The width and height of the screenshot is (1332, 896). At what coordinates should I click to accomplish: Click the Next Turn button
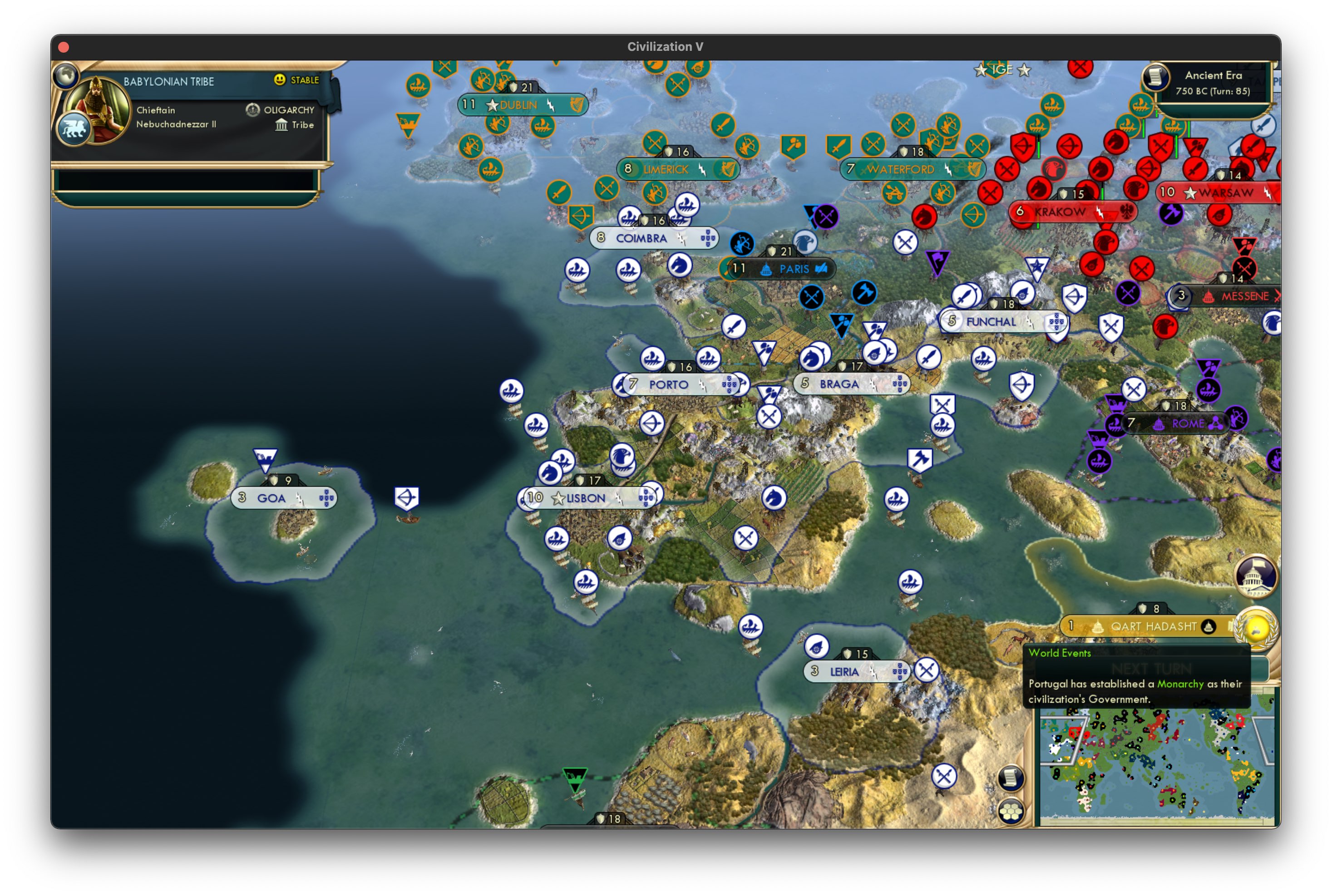tap(1139, 669)
